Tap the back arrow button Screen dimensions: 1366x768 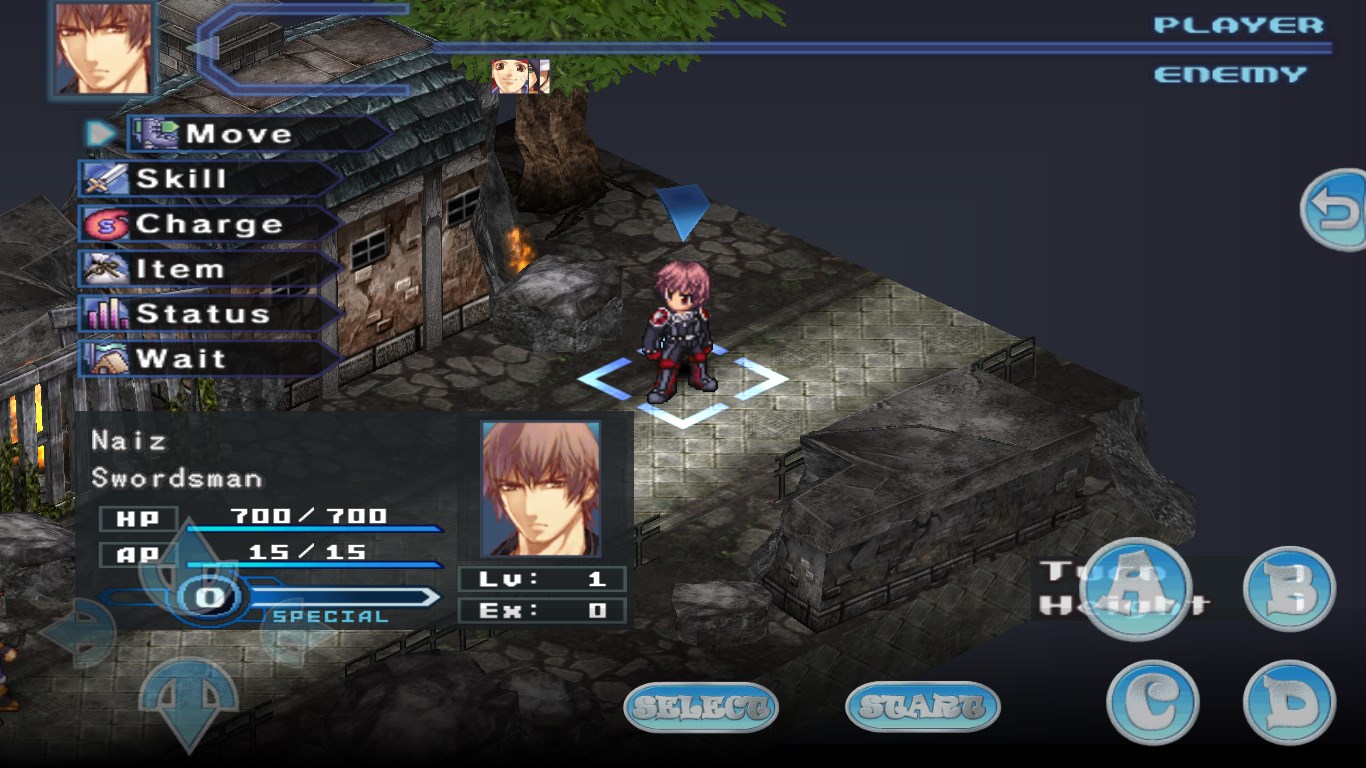[1336, 210]
